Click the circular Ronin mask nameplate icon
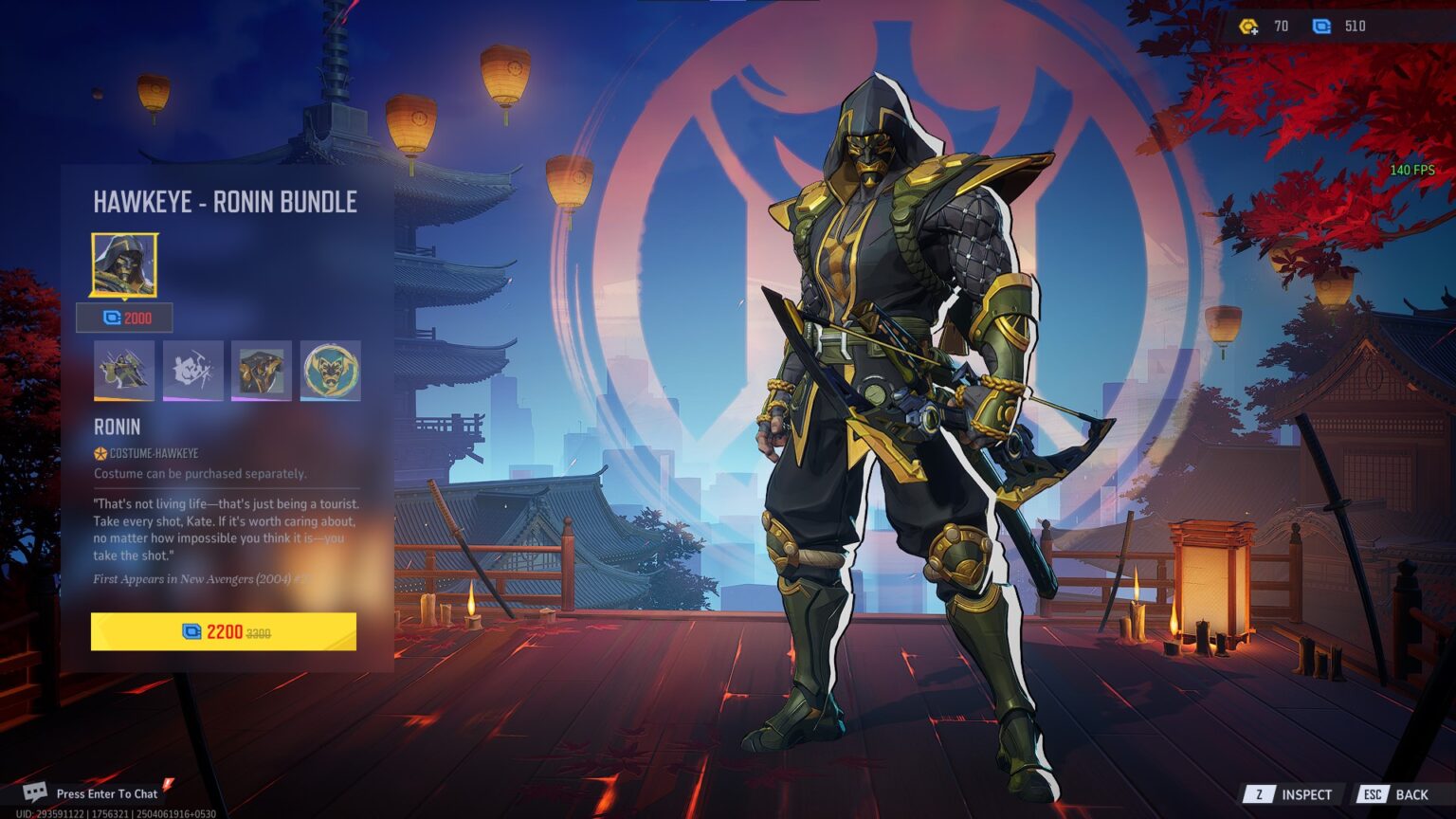1456x819 pixels. [331, 371]
